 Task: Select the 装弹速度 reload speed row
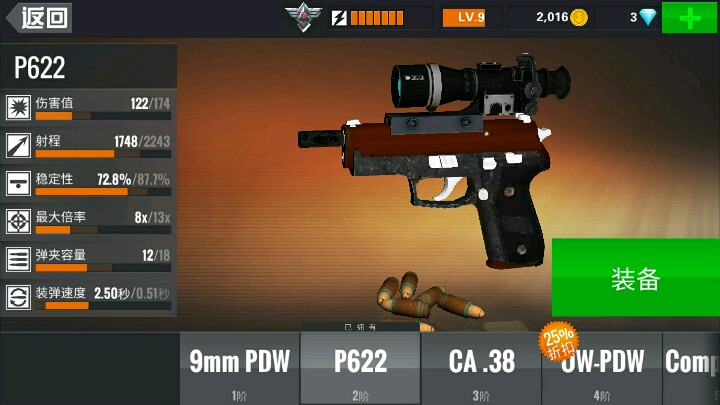point(88,297)
